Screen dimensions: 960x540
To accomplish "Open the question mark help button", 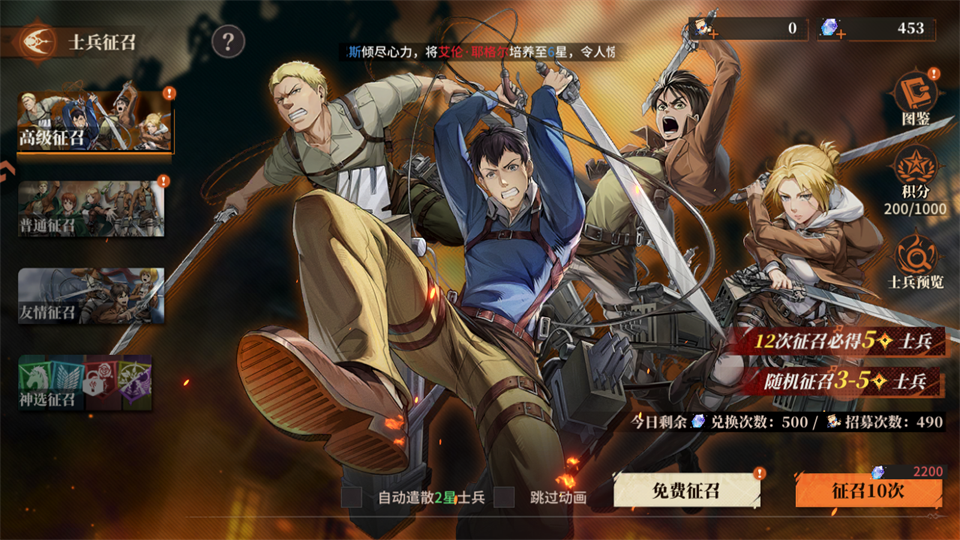I will (229, 42).
